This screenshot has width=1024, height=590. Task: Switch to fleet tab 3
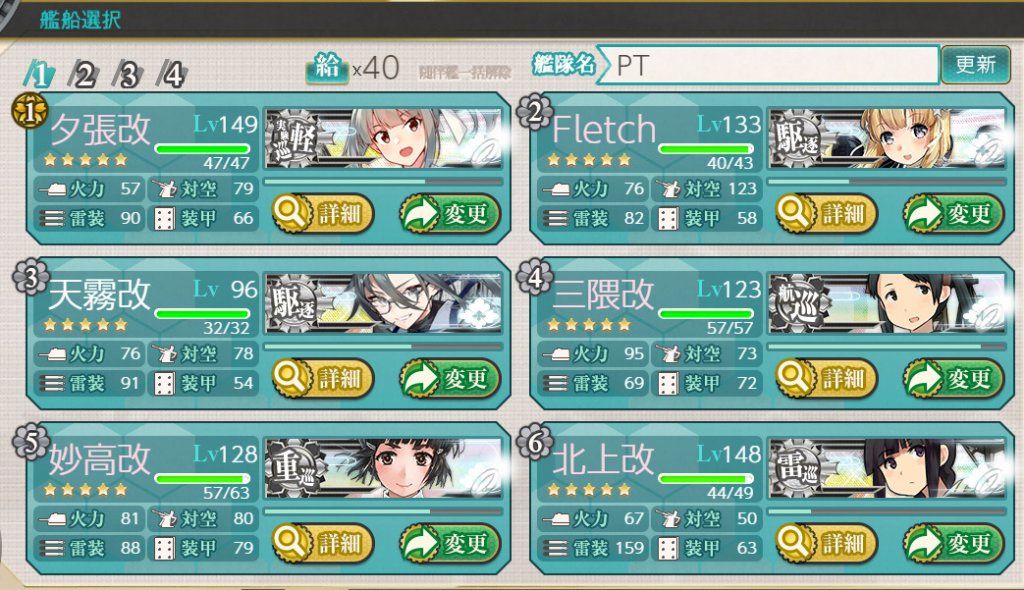[x=129, y=75]
